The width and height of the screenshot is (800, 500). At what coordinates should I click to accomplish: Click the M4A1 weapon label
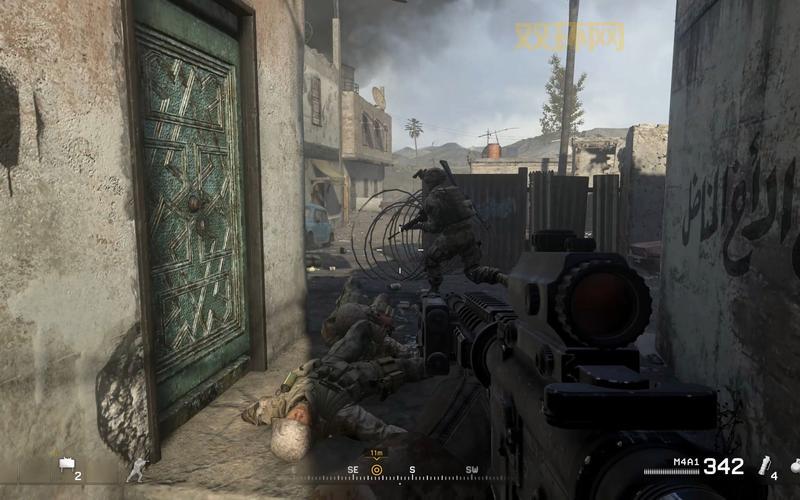pyautogui.click(x=687, y=463)
